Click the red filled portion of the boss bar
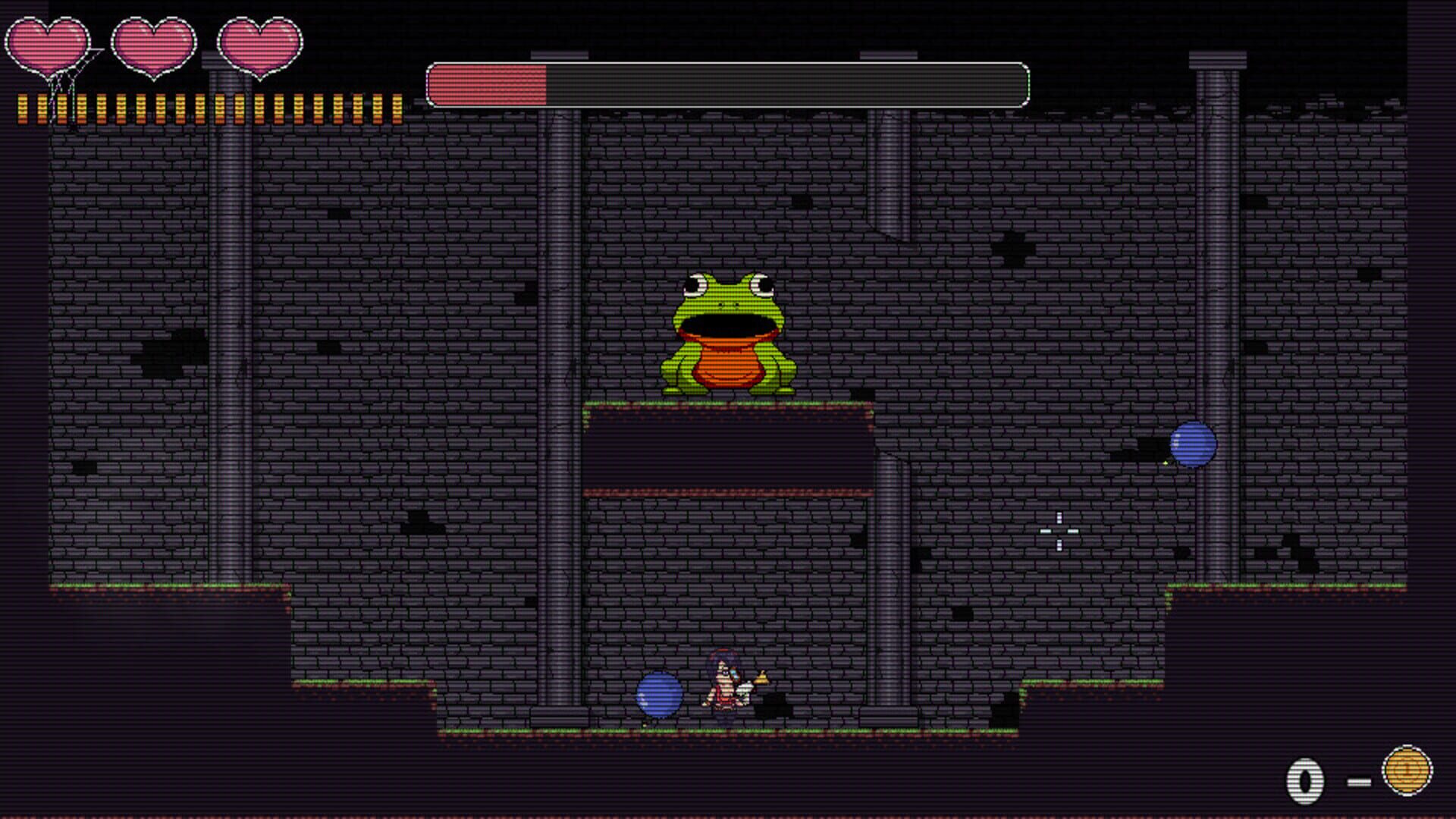1456x819 pixels. (x=485, y=83)
